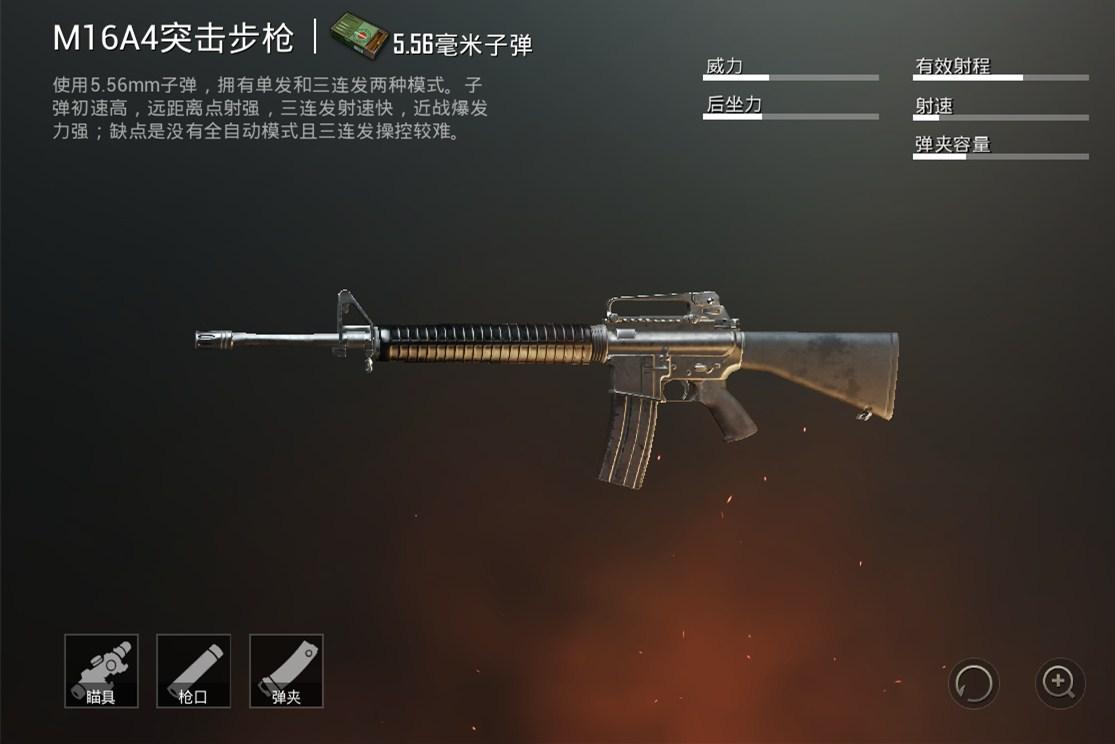
Task: Select the 瞄具 sight attachment slot
Action: [x=101, y=671]
